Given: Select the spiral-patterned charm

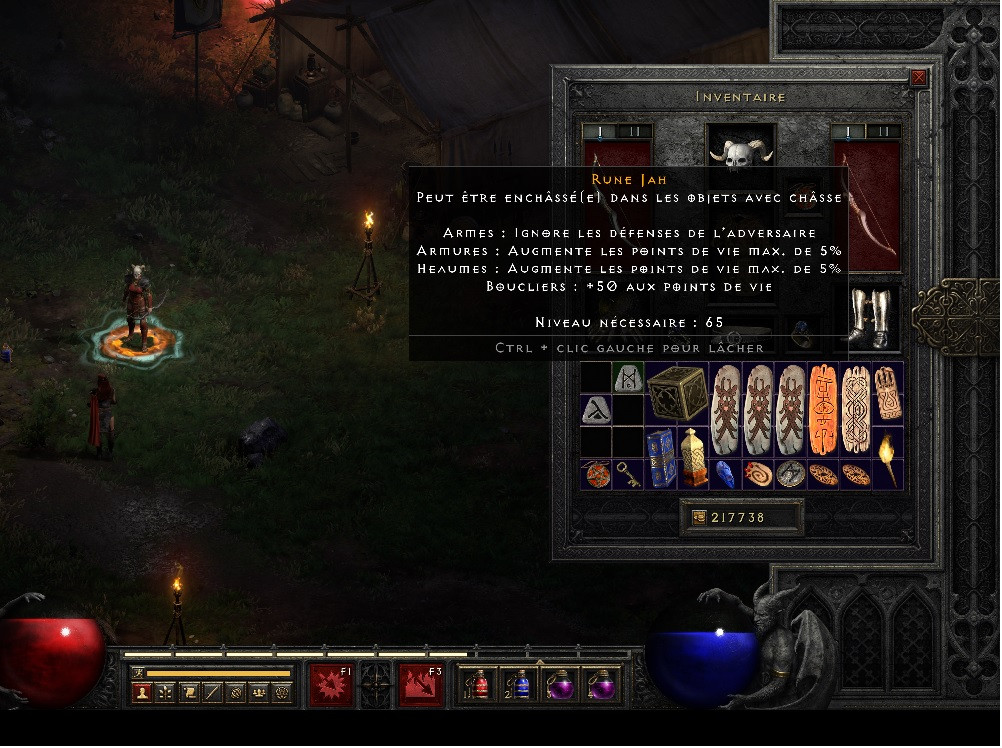Looking at the screenshot, I should click(757, 474).
